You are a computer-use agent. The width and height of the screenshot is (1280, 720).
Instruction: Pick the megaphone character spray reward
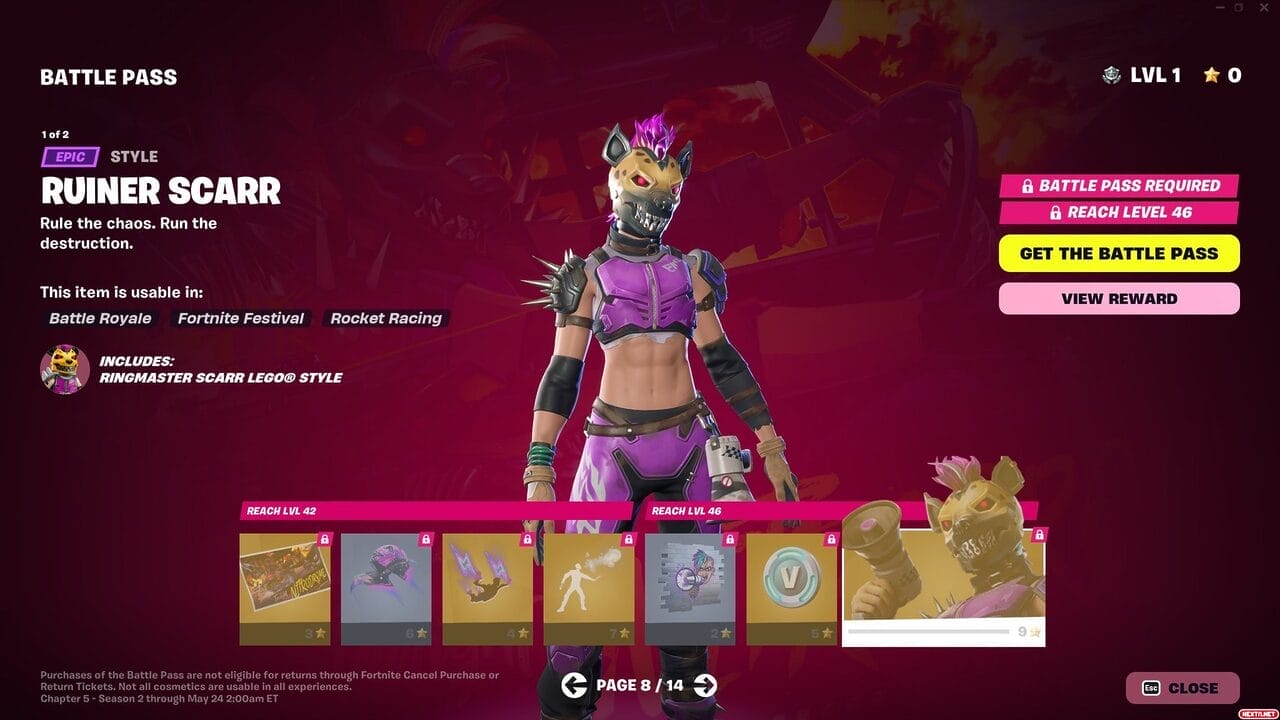(690, 588)
